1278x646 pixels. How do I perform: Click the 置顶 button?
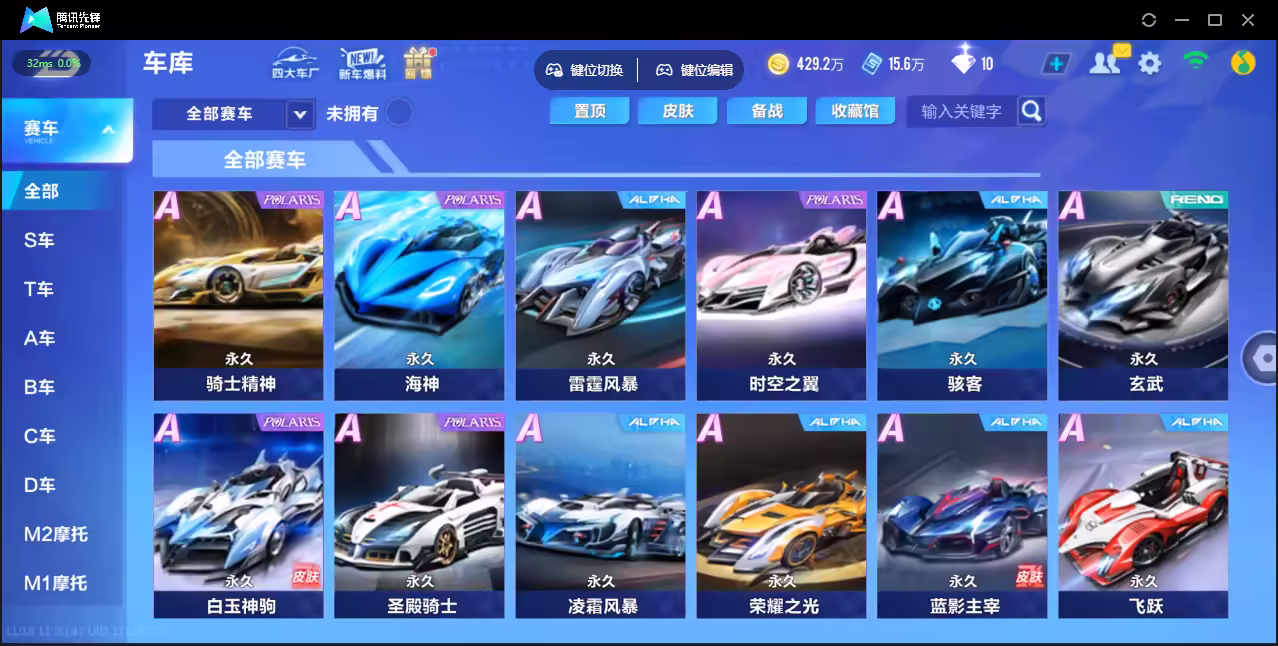[x=589, y=111]
